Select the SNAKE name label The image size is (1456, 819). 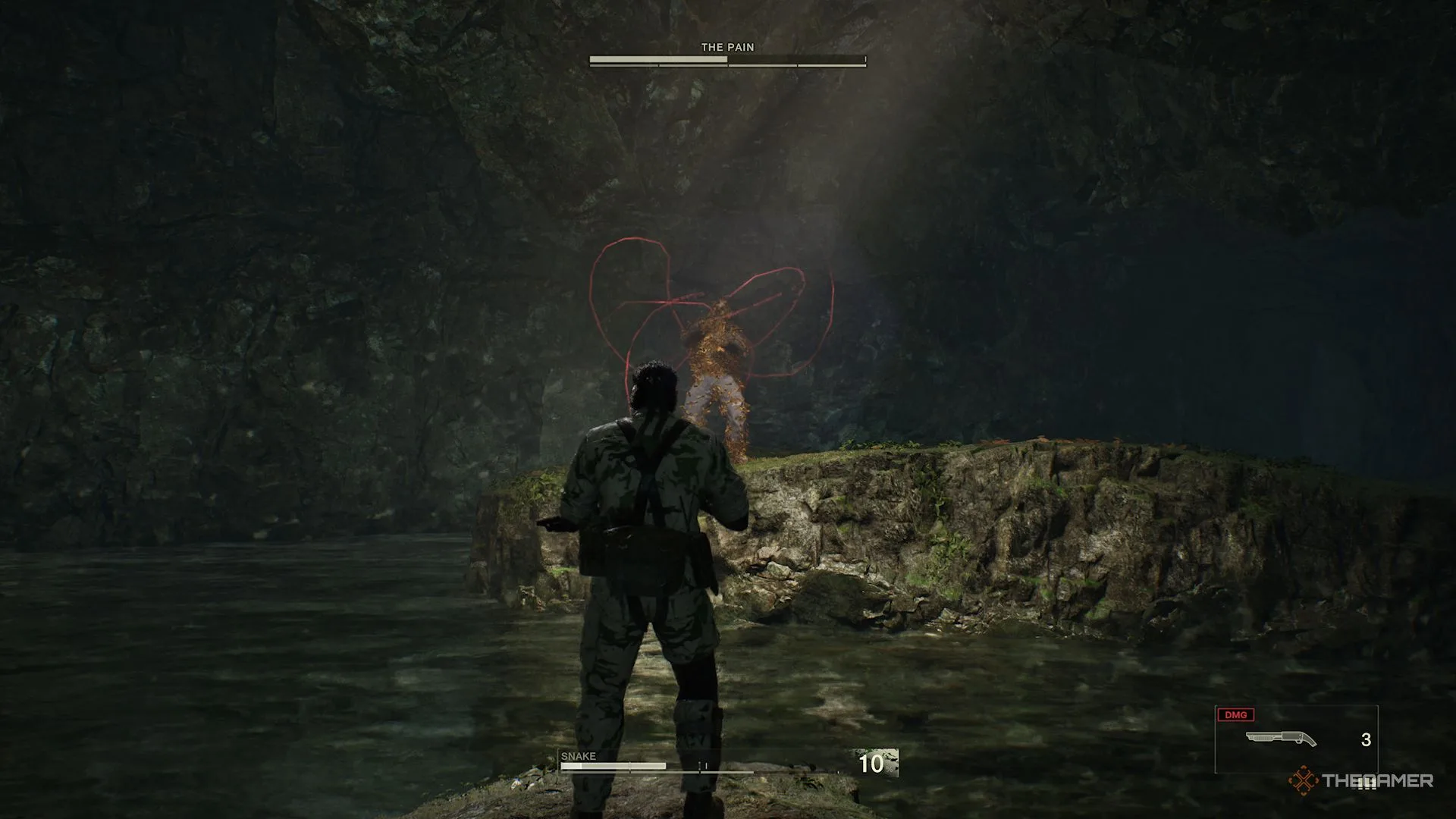(578, 756)
